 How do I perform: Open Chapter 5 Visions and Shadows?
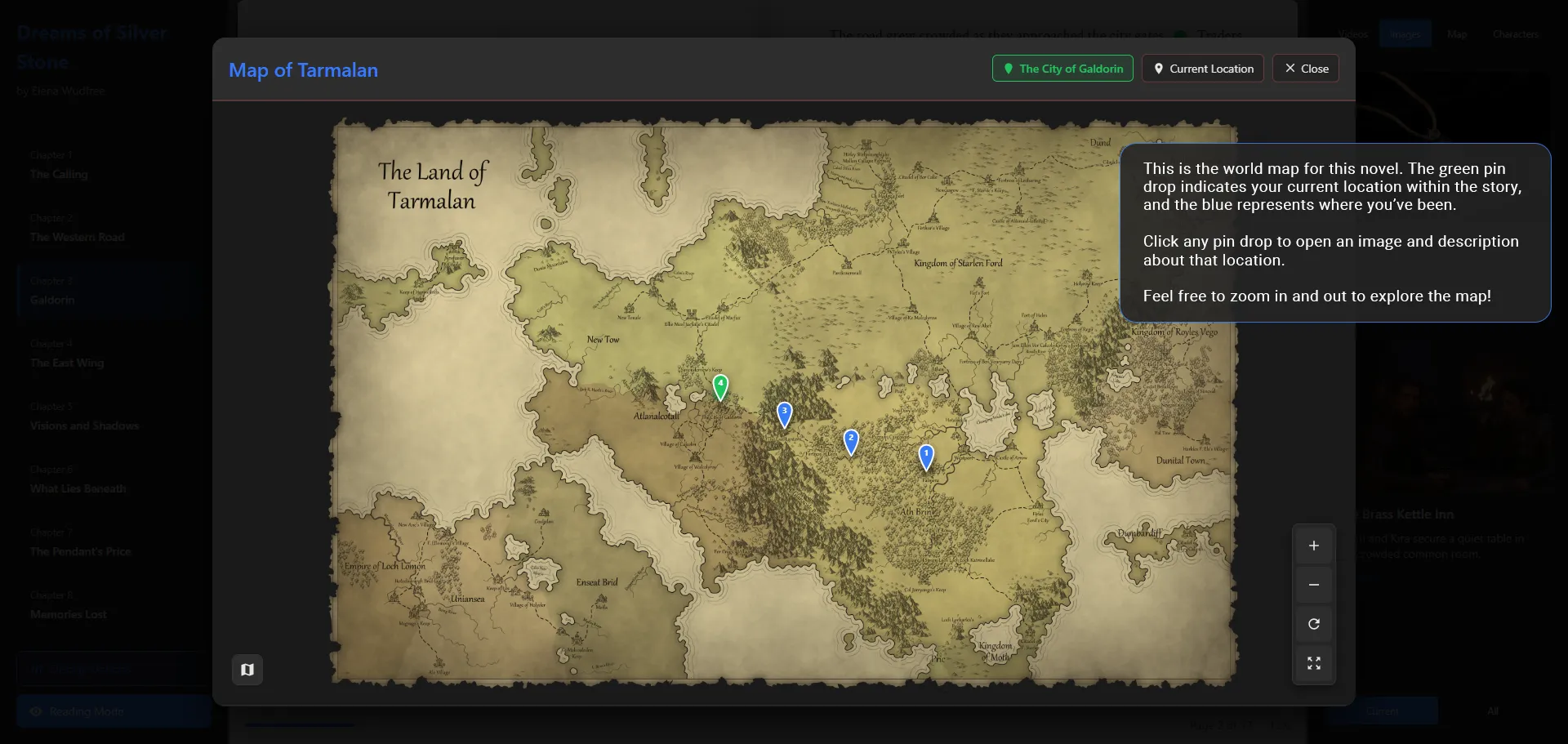[84, 417]
